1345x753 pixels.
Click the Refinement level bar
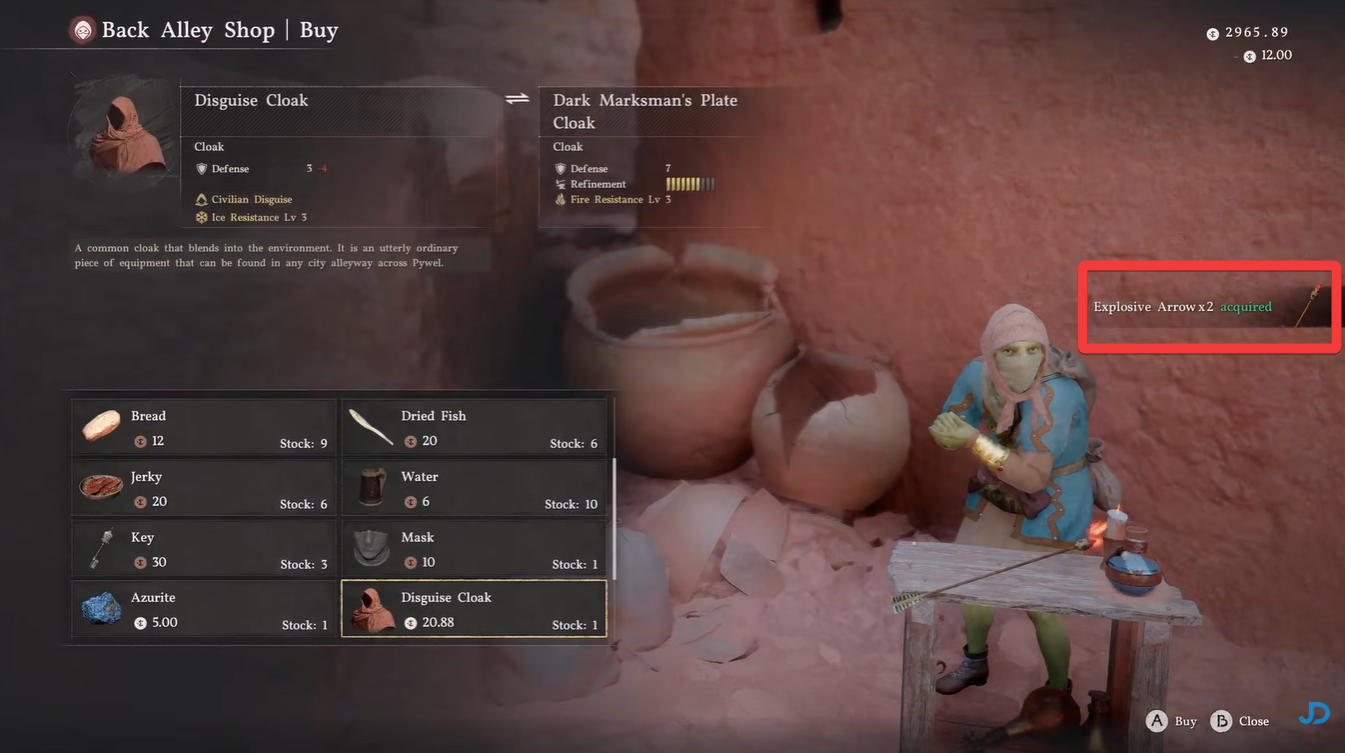click(689, 184)
